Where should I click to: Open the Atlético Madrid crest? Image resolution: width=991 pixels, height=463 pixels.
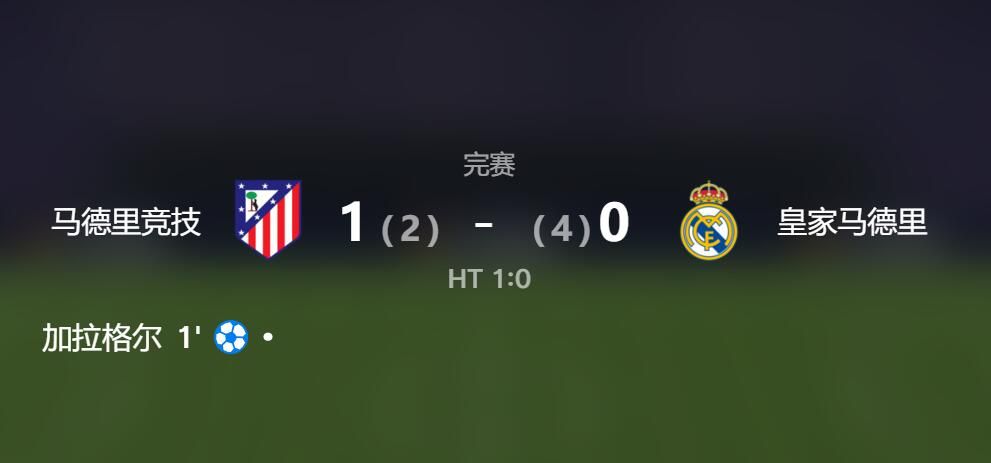click(x=267, y=219)
